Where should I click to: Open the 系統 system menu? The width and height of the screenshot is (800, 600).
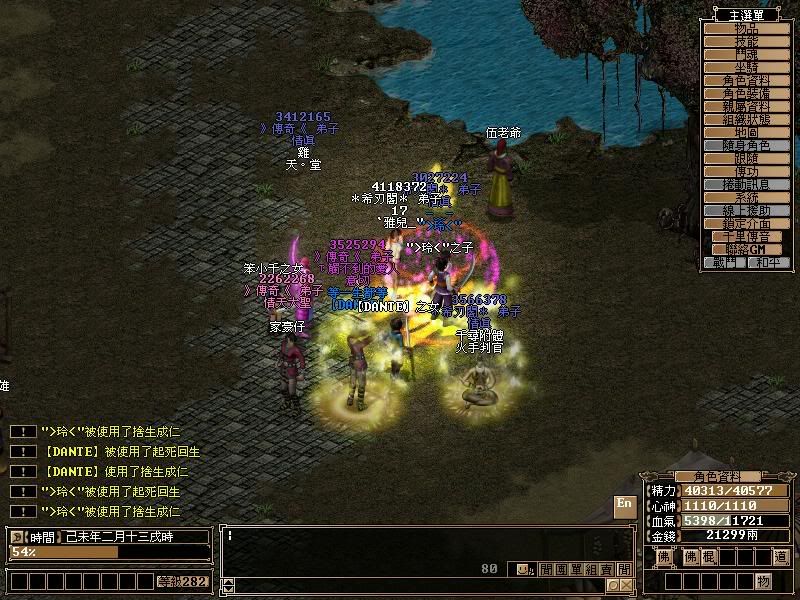tap(746, 197)
